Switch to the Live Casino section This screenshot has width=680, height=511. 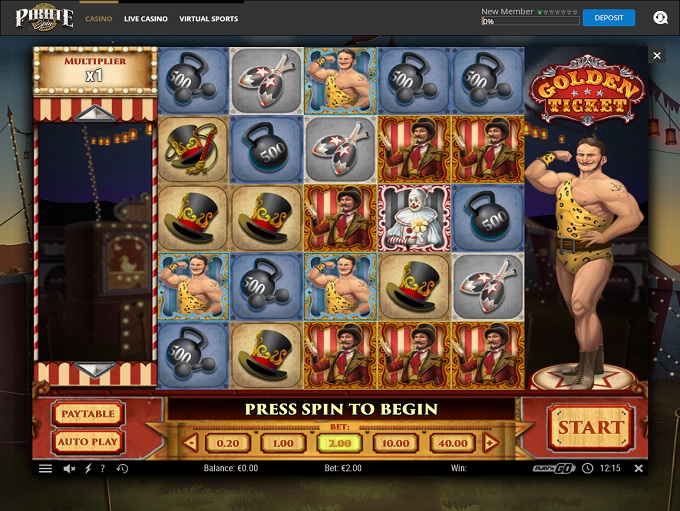pyautogui.click(x=145, y=19)
